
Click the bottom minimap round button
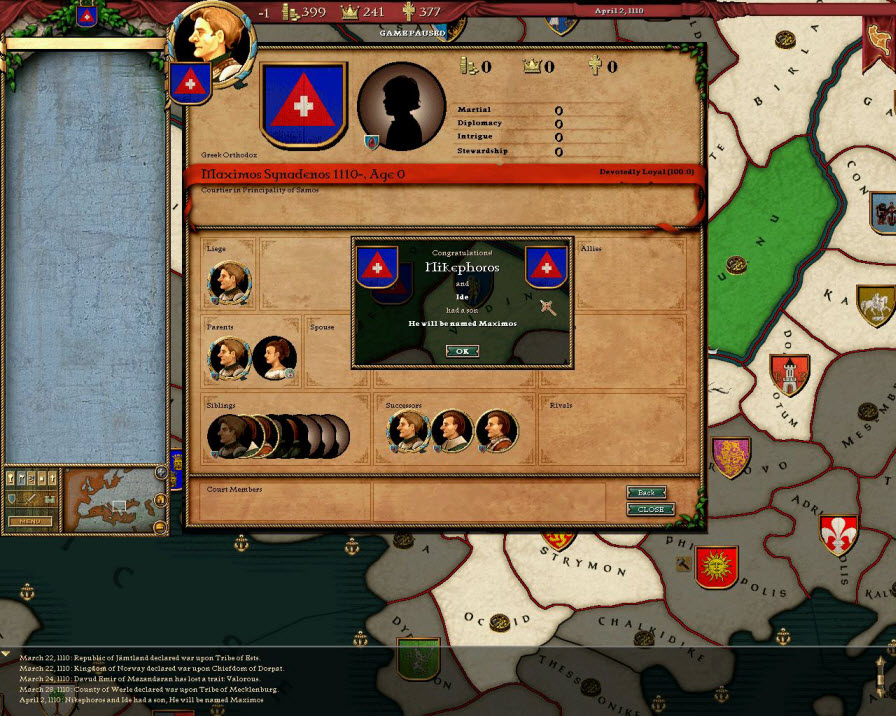coord(160,527)
